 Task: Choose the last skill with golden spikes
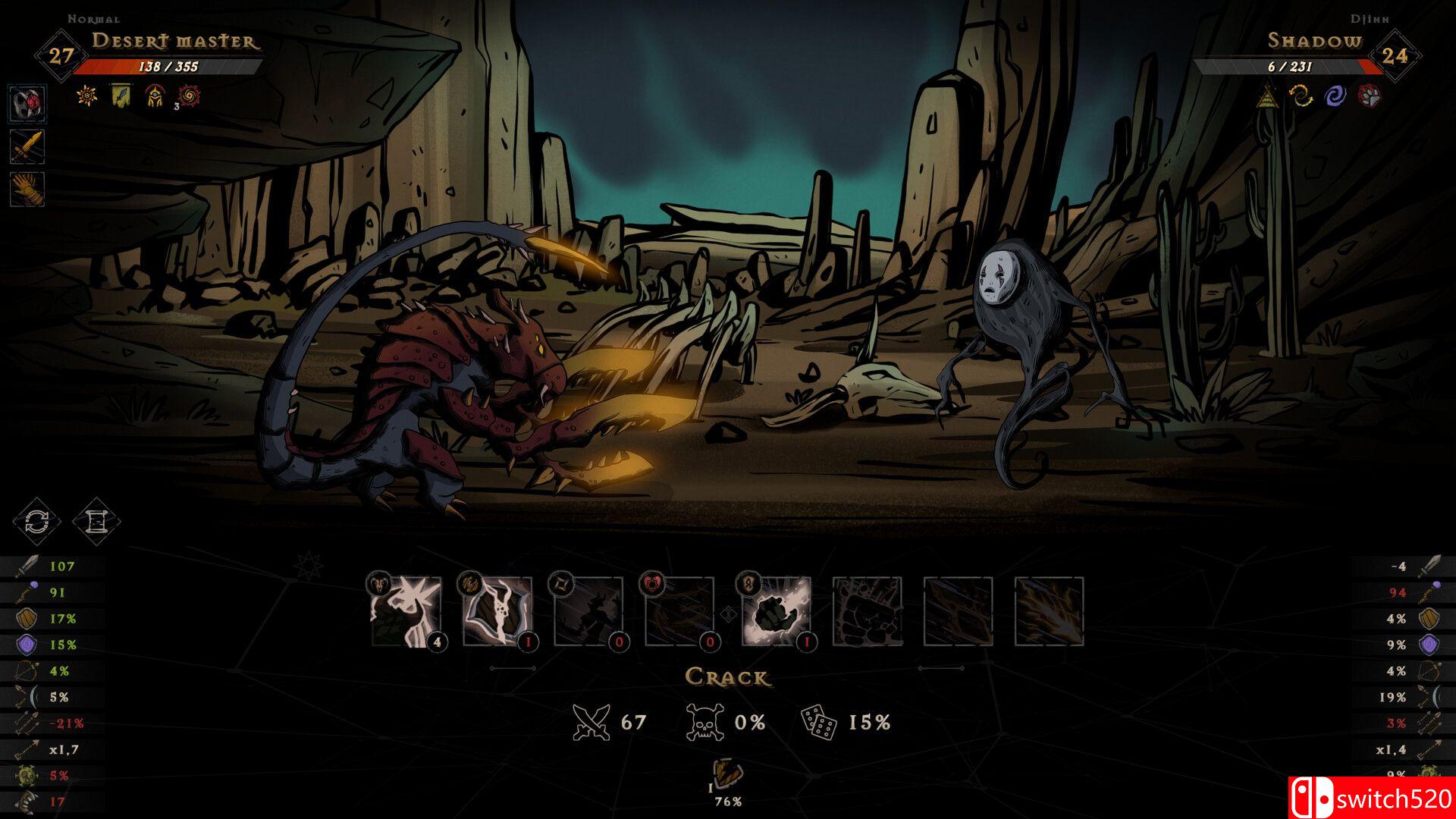click(x=1050, y=611)
